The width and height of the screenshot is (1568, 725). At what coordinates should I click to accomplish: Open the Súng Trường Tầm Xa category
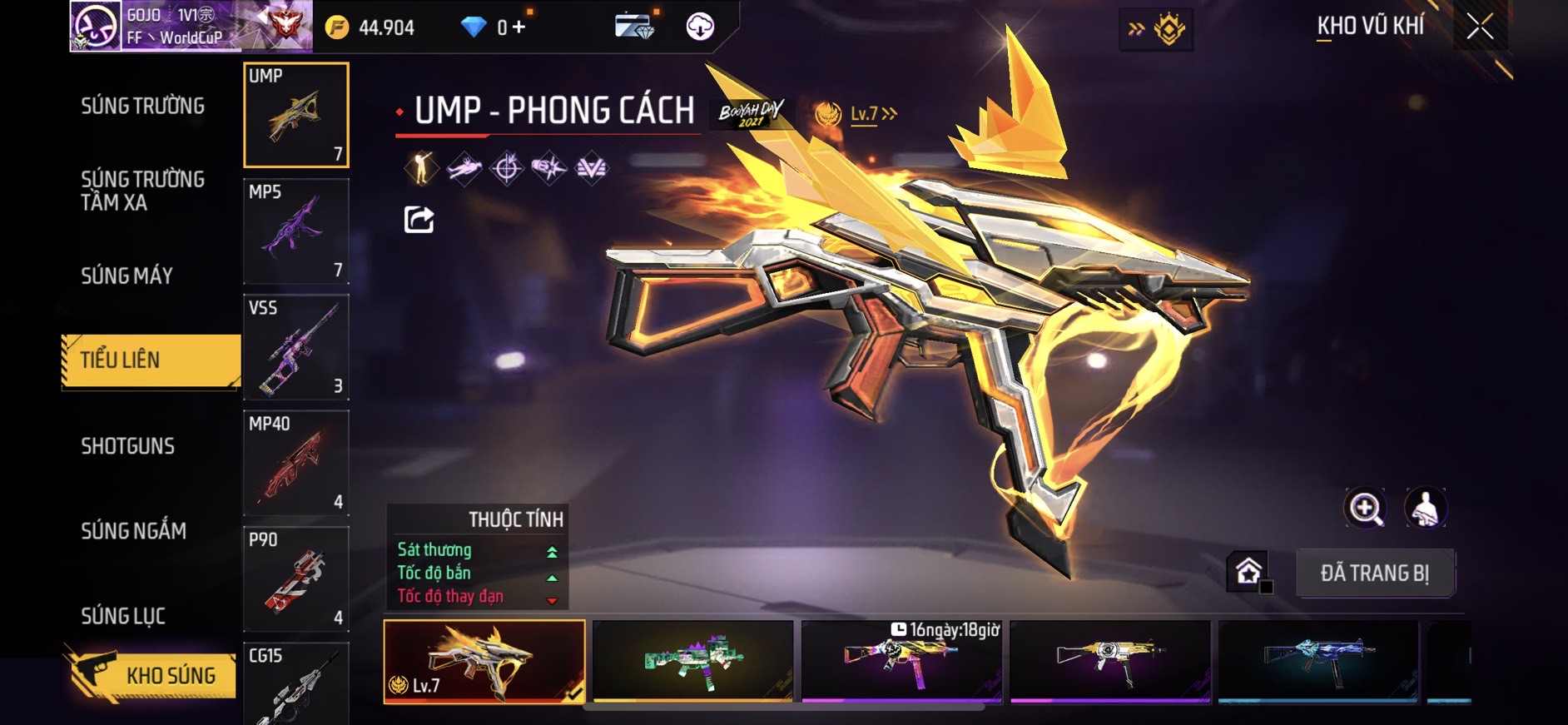(142, 191)
